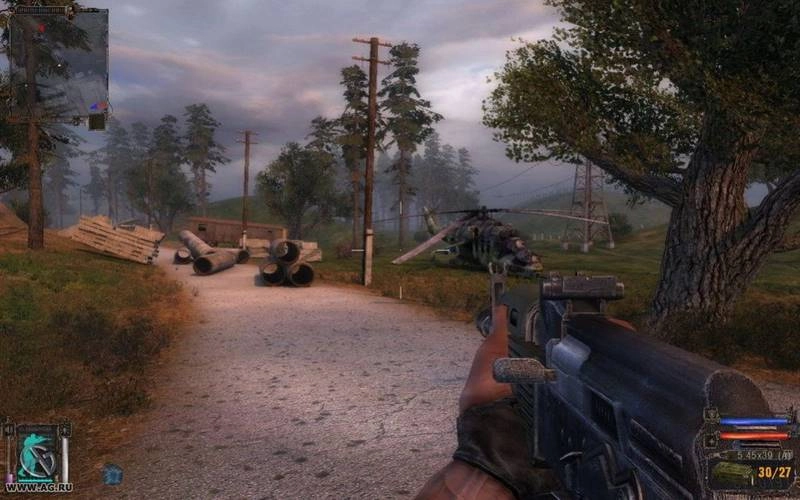
Task: Select the green ammo magazine icon
Action: coord(730,473)
